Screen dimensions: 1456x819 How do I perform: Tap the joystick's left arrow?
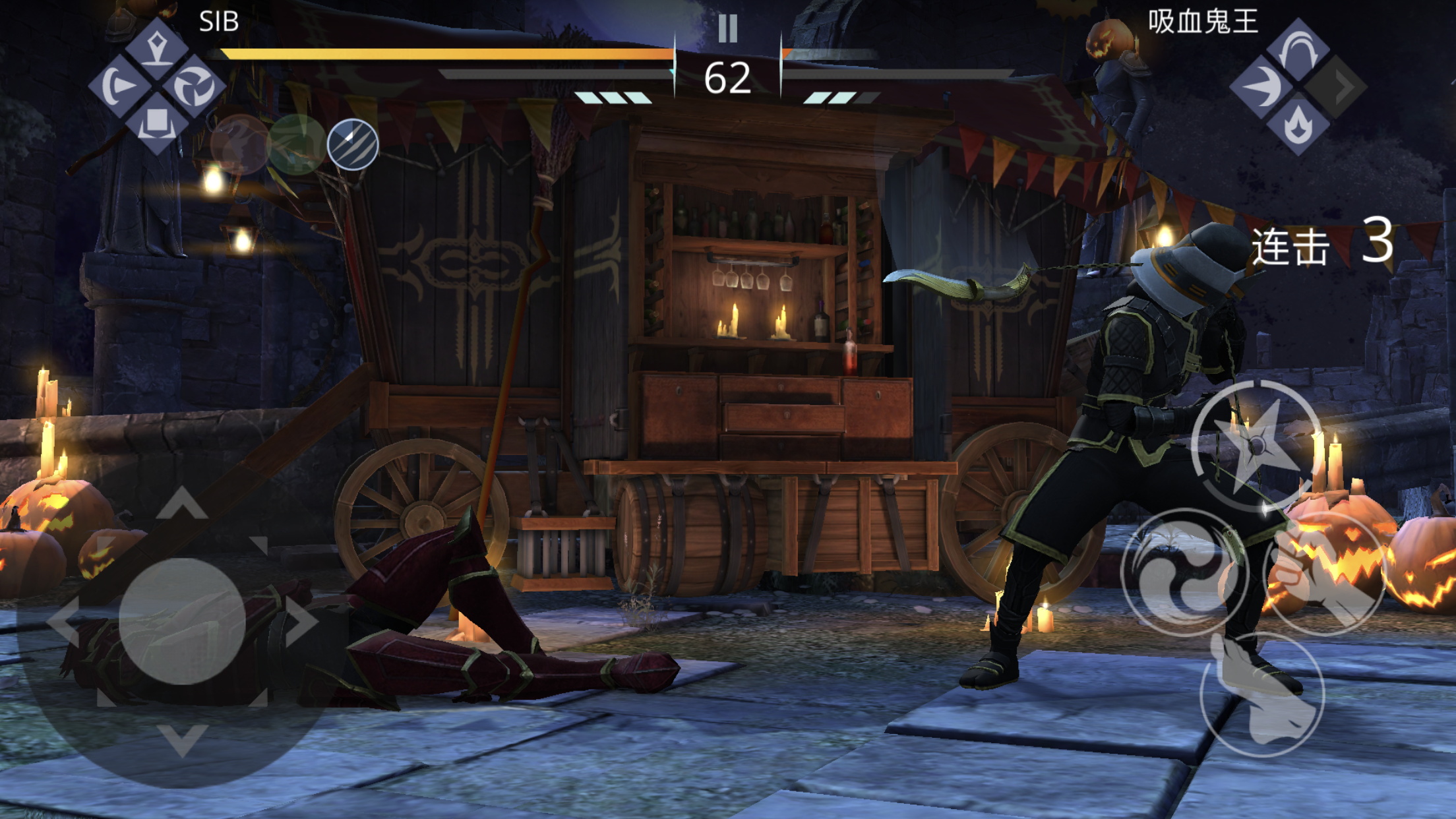65,621
